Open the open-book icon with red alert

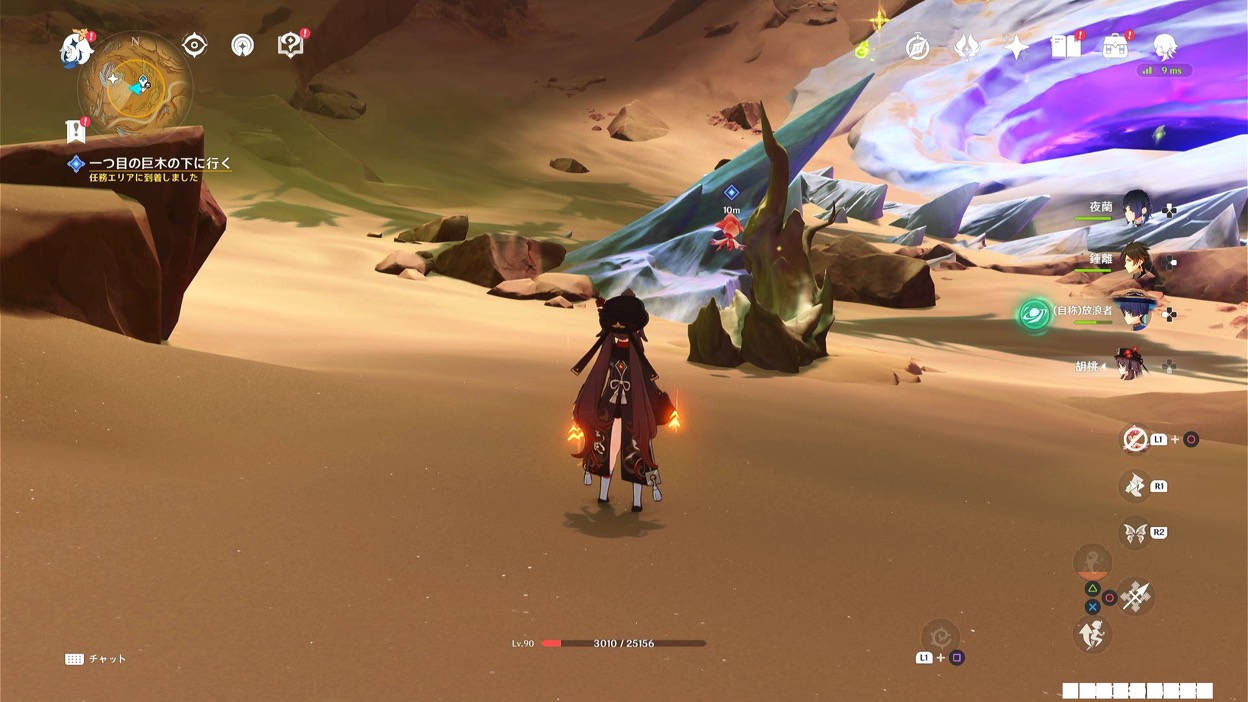click(x=1065, y=46)
